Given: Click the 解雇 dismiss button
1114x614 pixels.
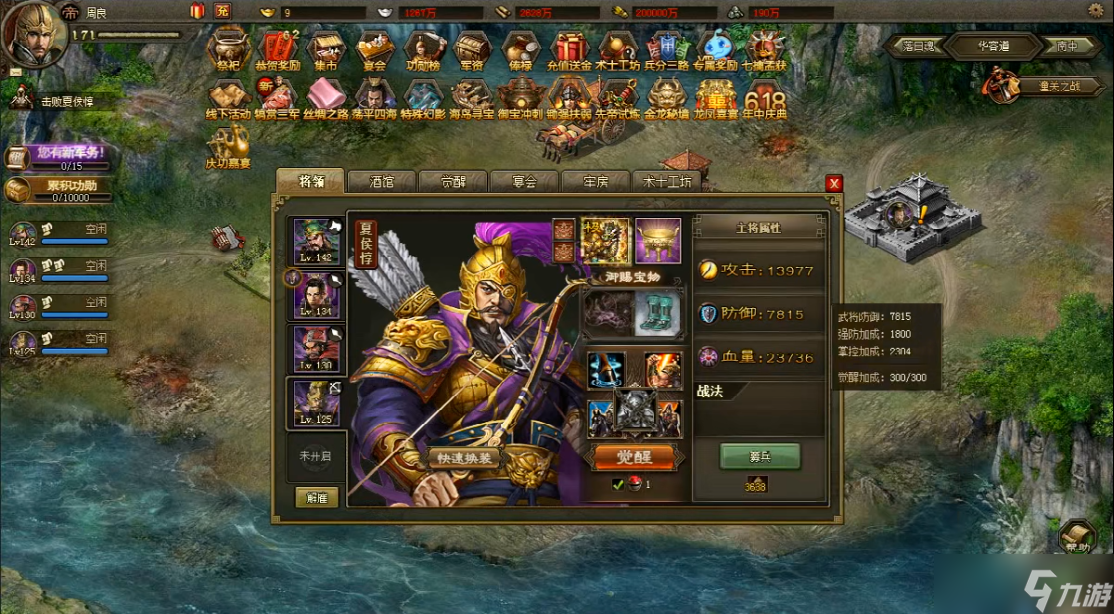Looking at the screenshot, I should tap(316, 497).
